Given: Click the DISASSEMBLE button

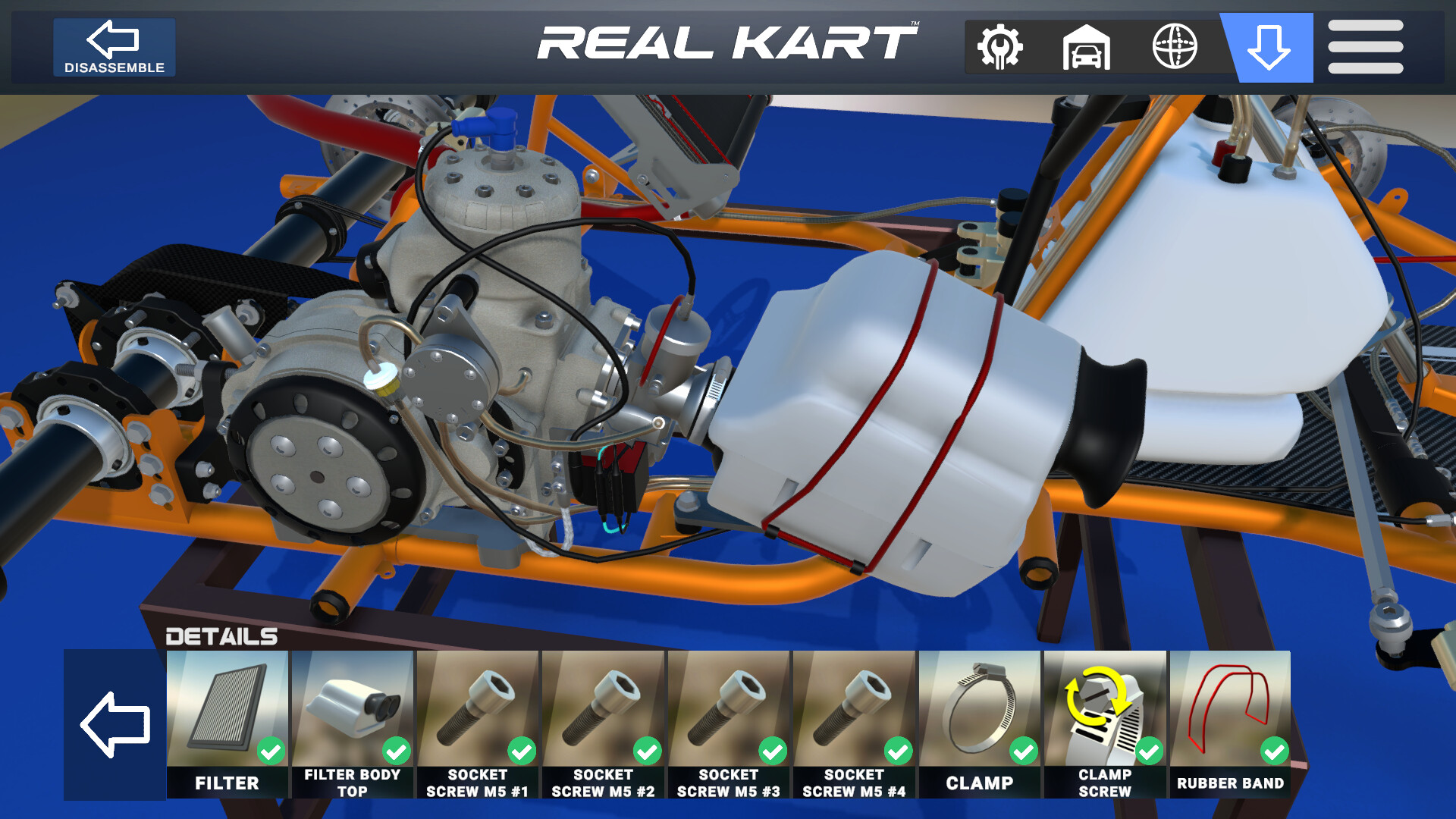Looking at the screenshot, I should tap(114, 47).
